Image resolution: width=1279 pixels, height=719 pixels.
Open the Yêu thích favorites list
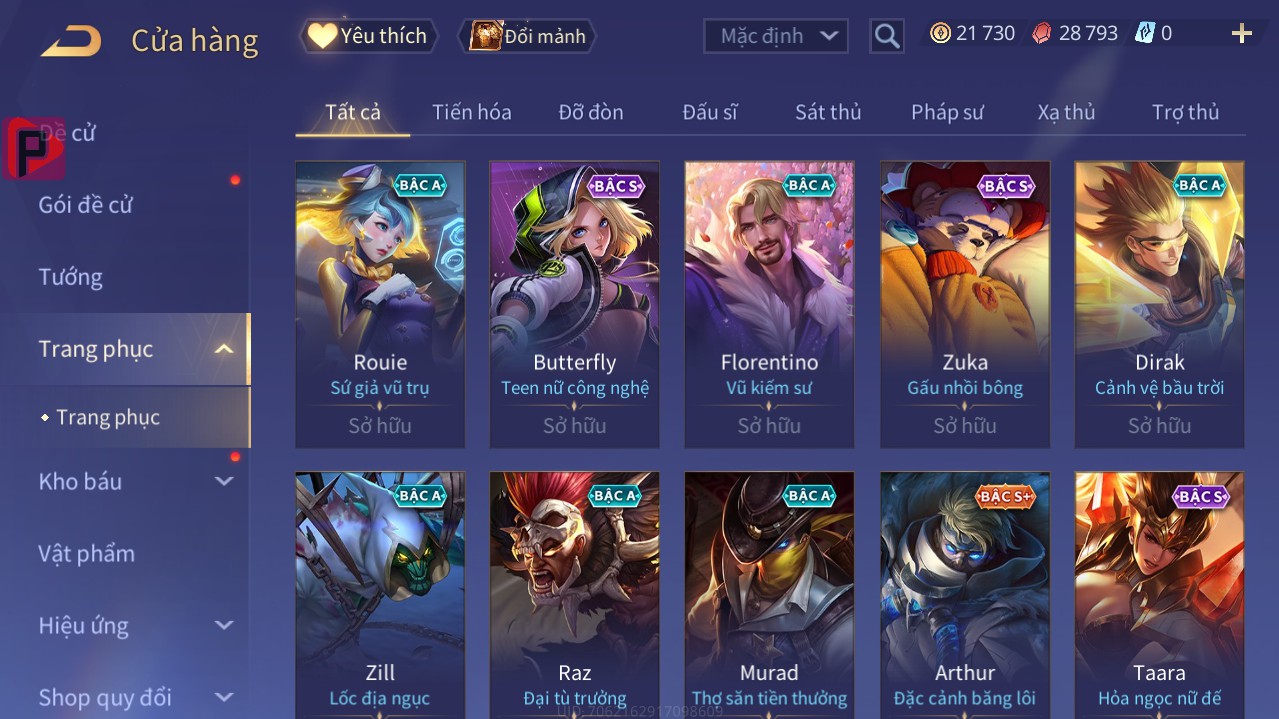click(x=368, y=36)
